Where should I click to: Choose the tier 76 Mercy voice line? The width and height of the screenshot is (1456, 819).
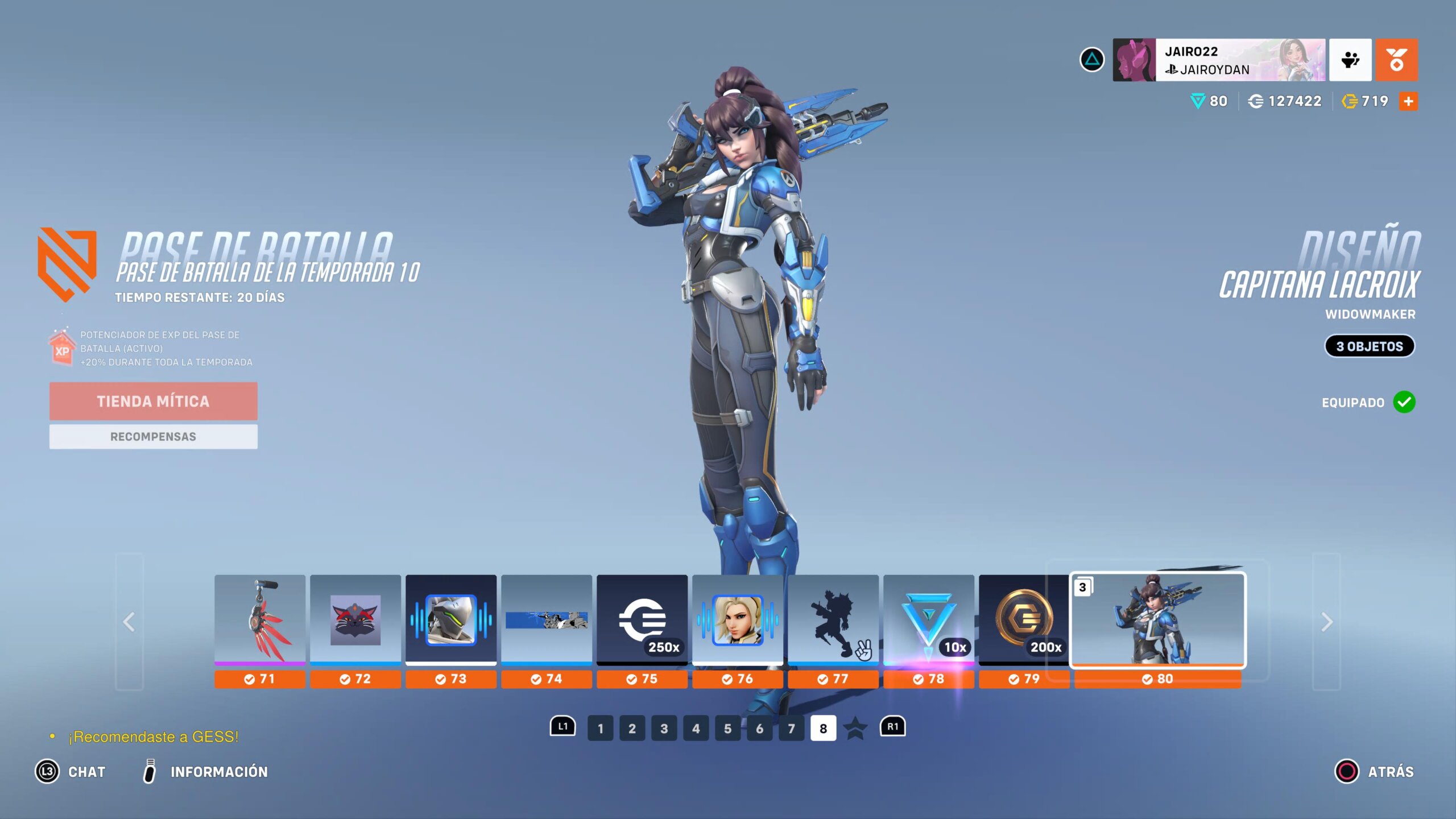pos(738,620)
